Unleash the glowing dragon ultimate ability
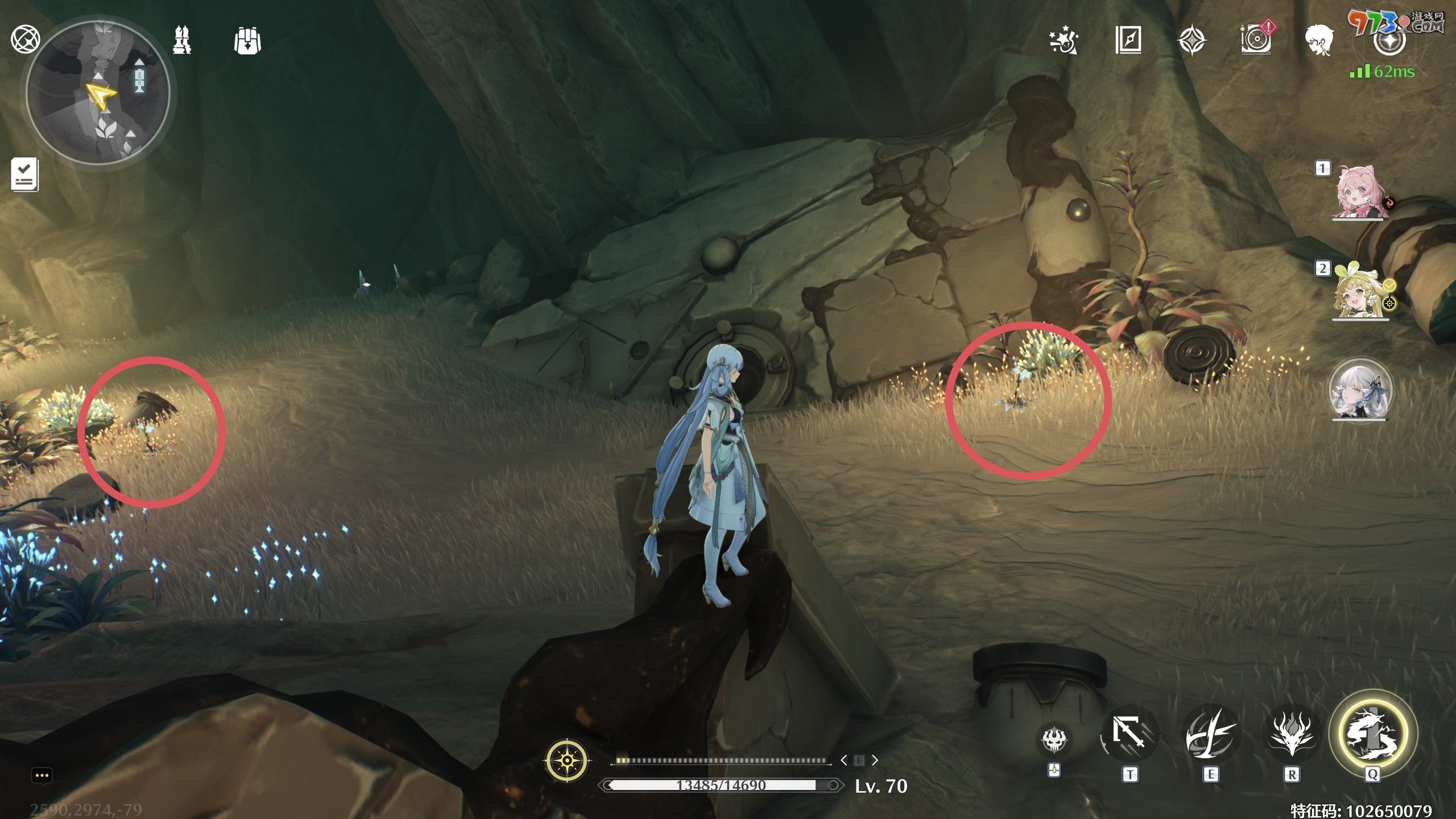The image size is (1456, 819). coord(1372,733)
